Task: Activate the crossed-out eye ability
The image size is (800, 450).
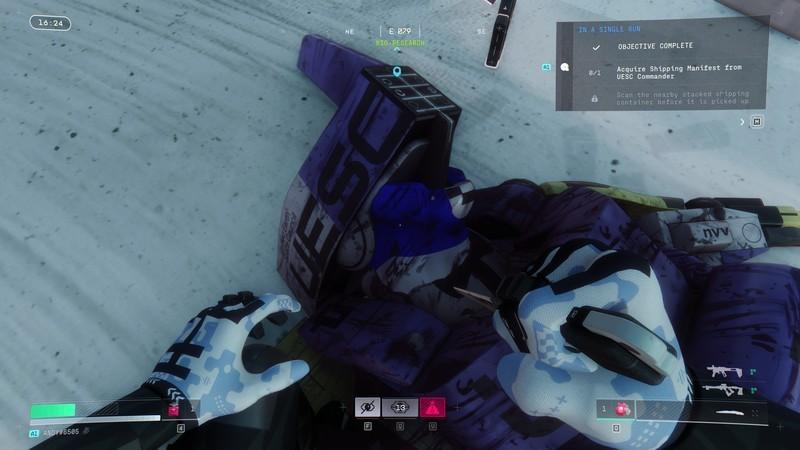Action: (366, 407)
